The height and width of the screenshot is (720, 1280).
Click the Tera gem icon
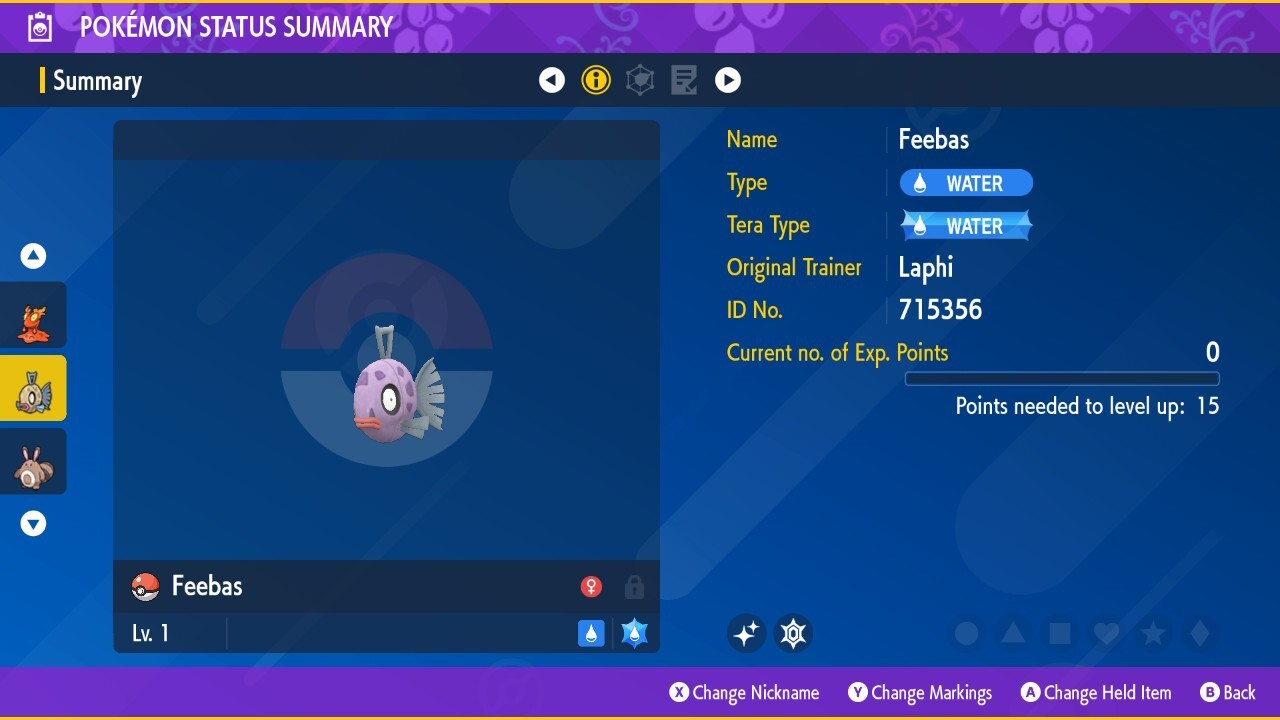[793, 632]
